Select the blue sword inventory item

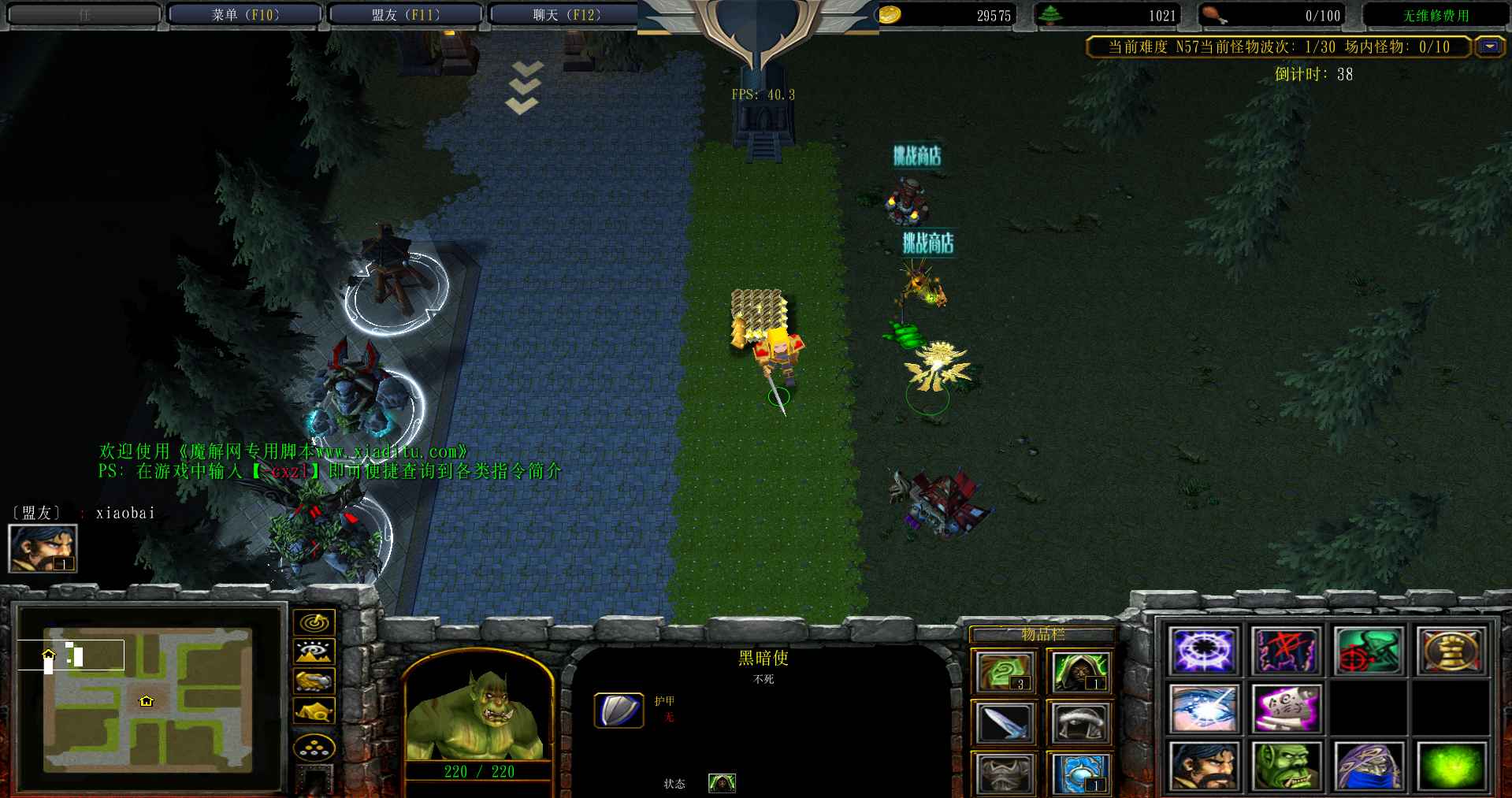point(1004,722)
